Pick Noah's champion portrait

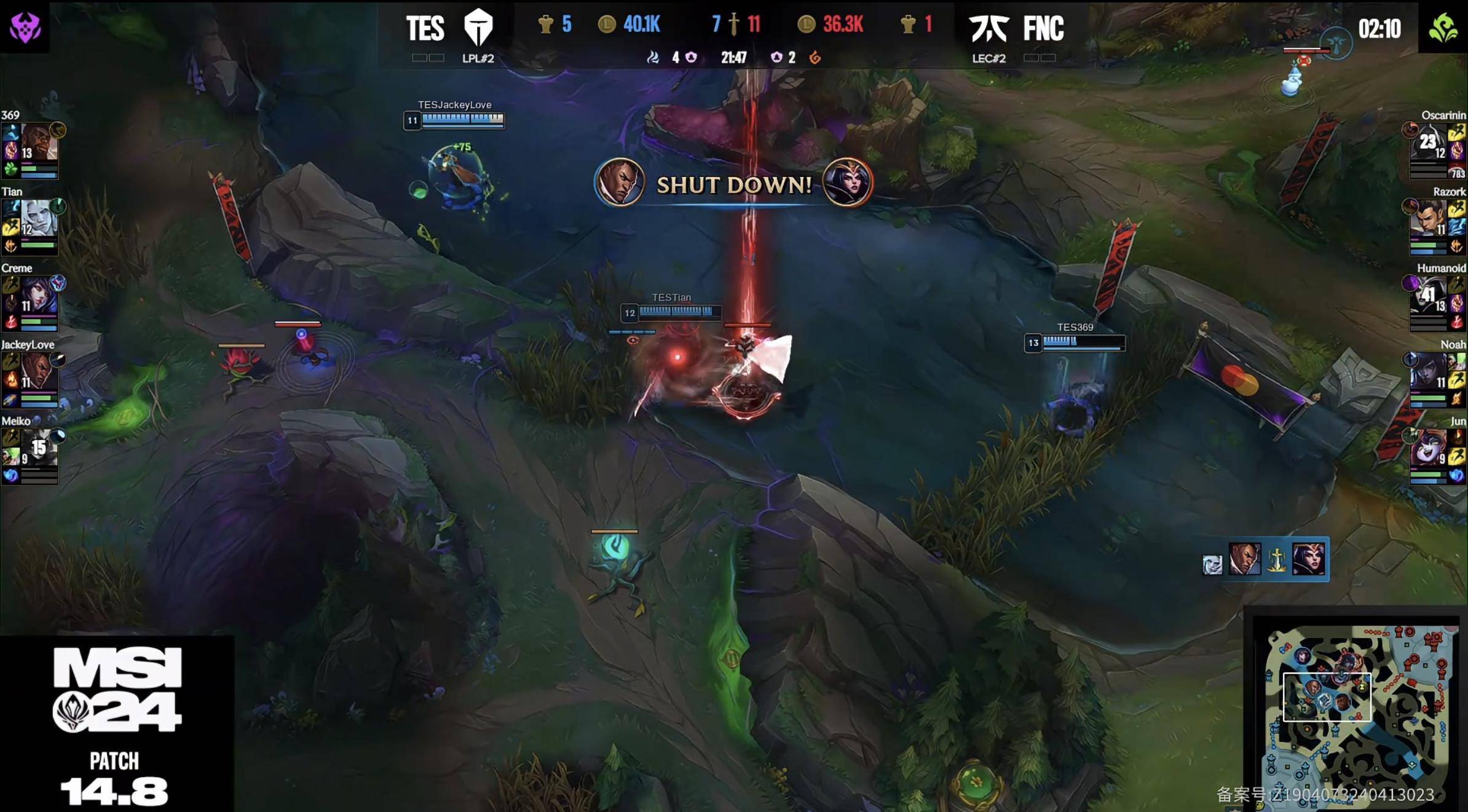pyautogui.click(x=1427, y=372)
